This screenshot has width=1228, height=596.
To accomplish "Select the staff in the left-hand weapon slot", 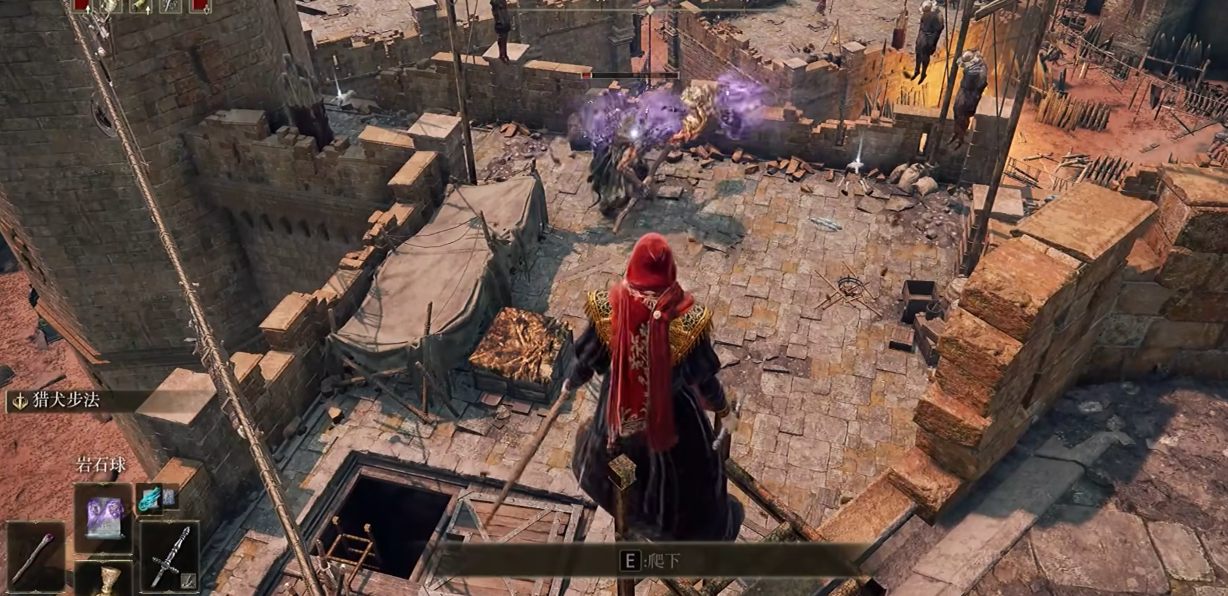I will pyautogui.click(x=35, y=557).
